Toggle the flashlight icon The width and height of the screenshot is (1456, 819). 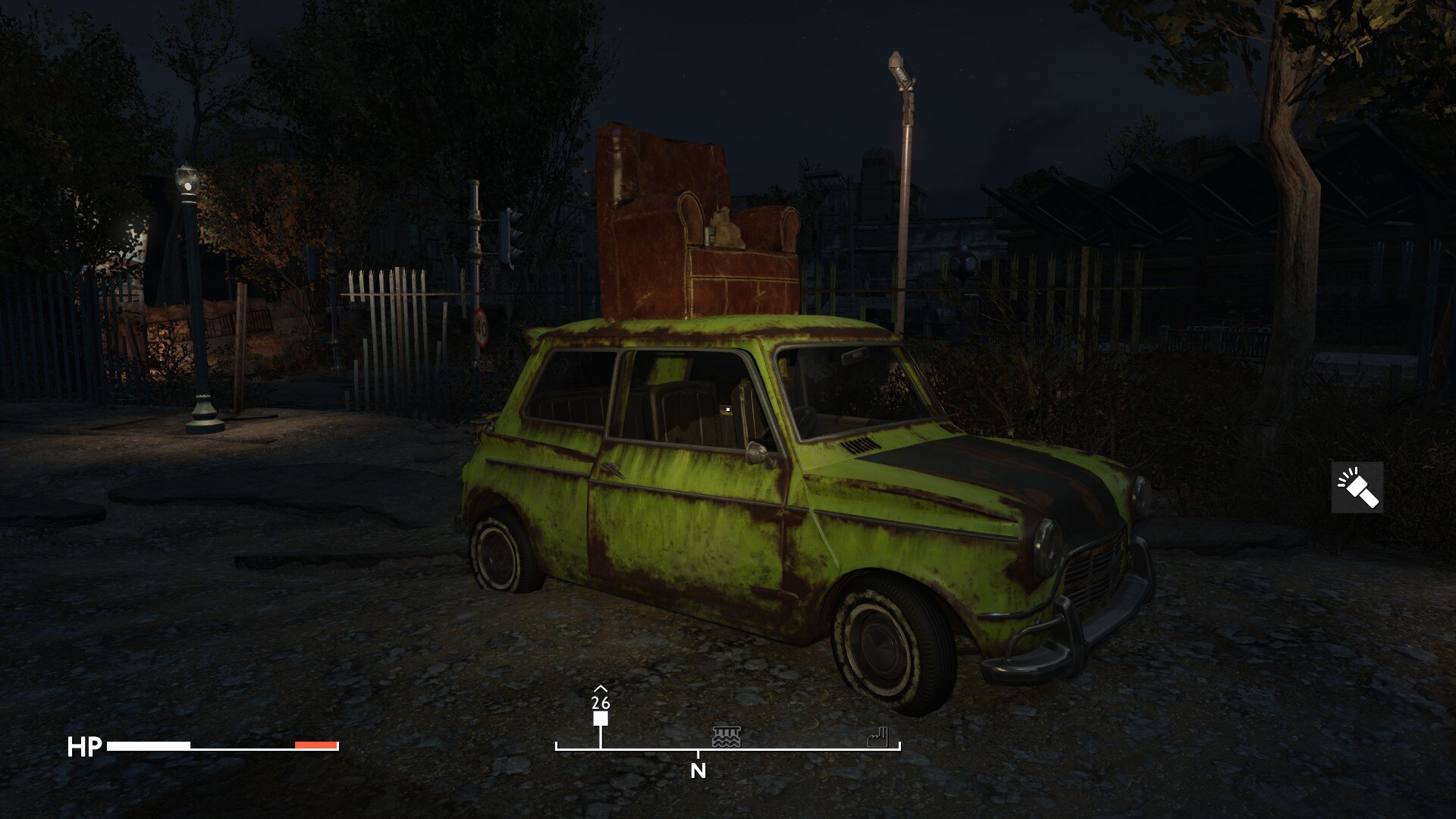[x=1357, y=488]
